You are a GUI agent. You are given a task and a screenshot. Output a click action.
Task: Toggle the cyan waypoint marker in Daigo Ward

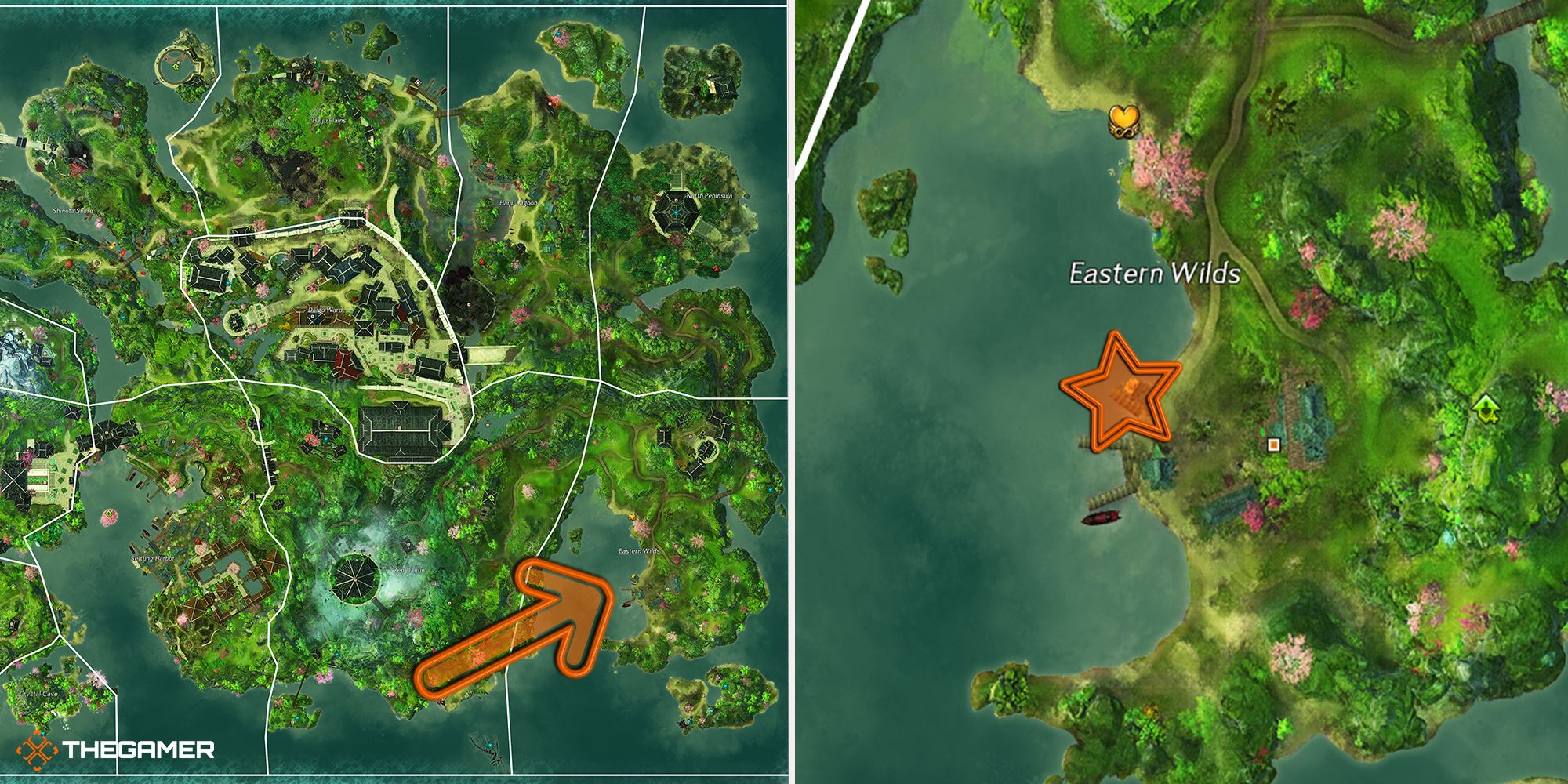289,292
